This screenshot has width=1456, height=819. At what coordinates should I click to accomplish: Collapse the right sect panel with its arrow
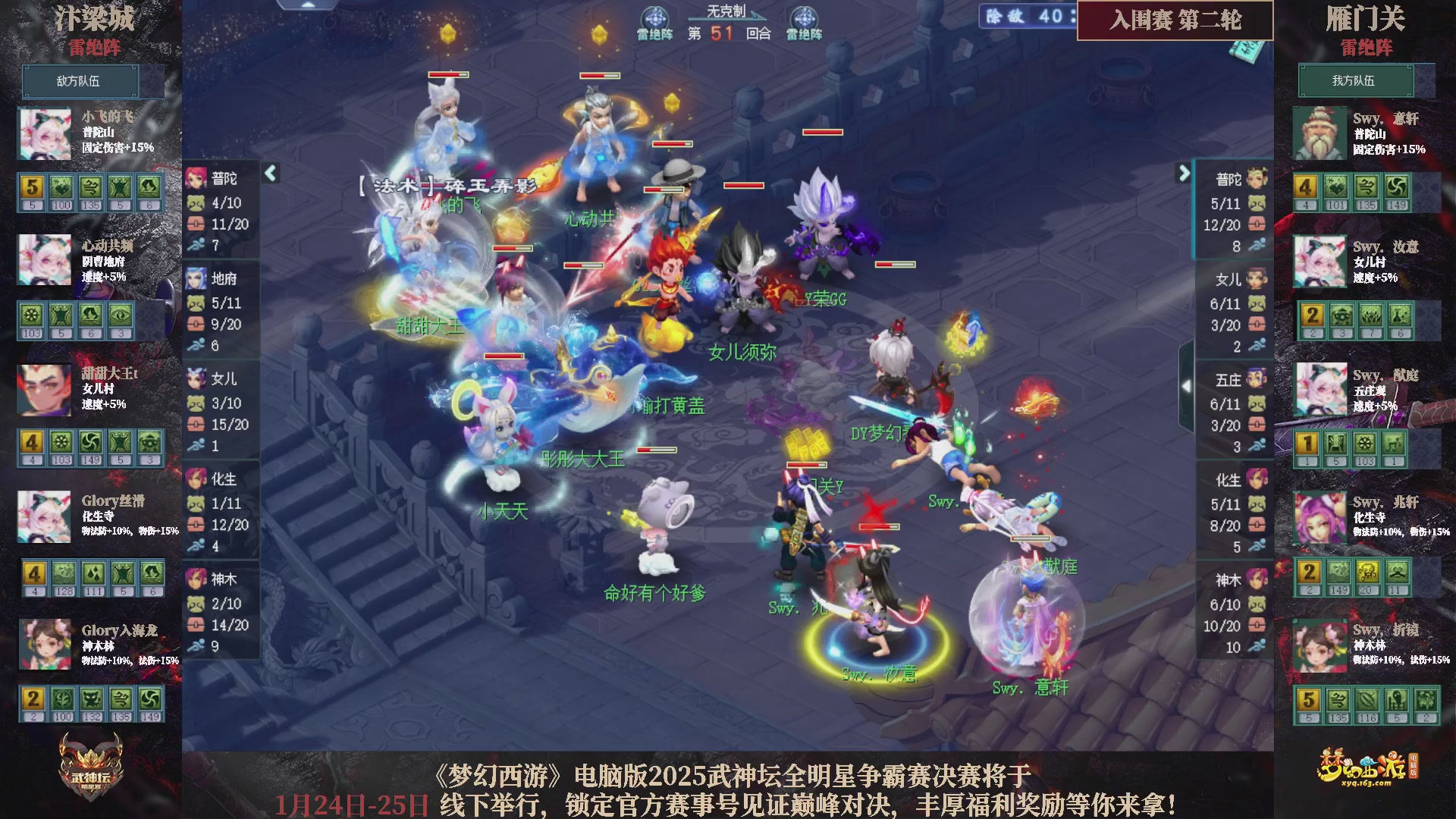tap(1185, 173)
